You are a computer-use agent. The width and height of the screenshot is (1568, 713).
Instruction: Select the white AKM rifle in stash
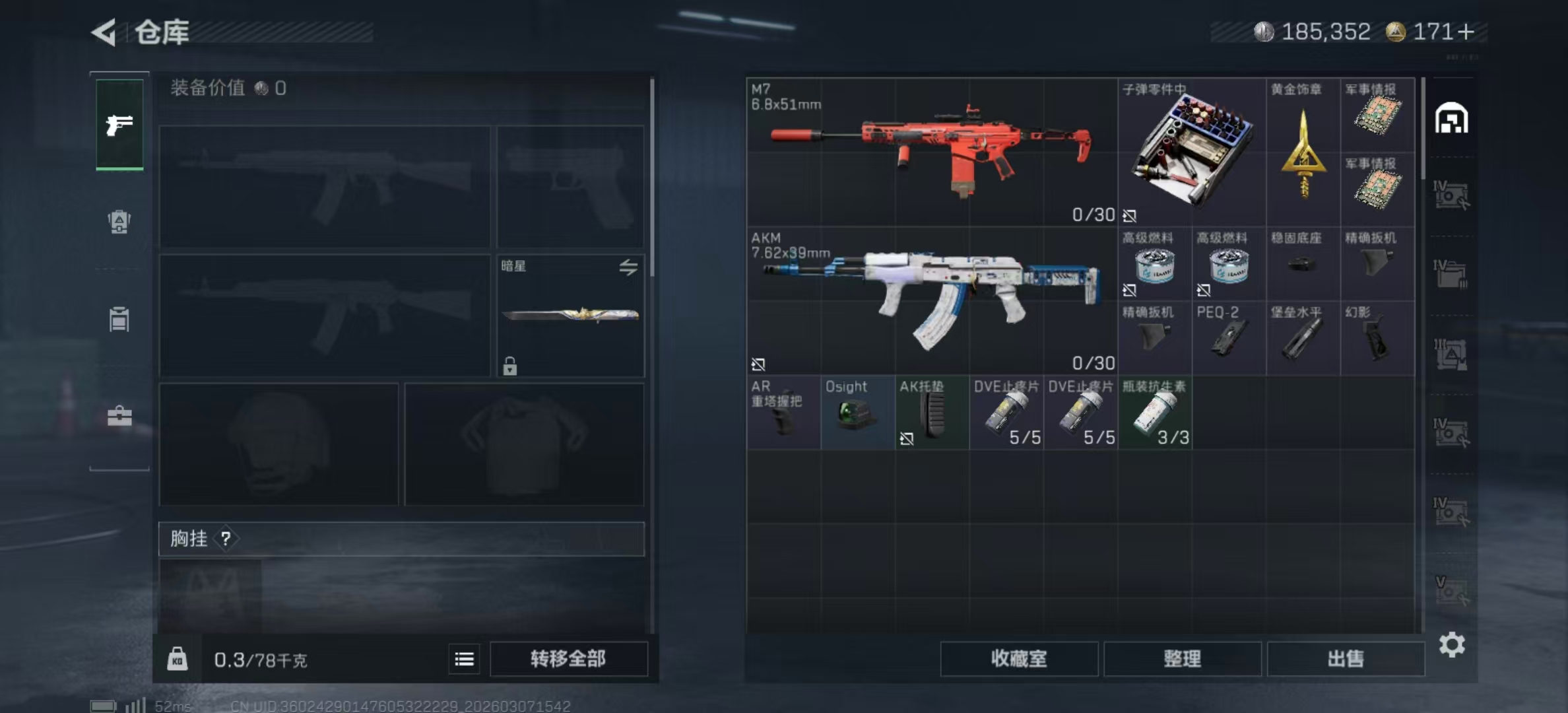(x=931, y=300)
